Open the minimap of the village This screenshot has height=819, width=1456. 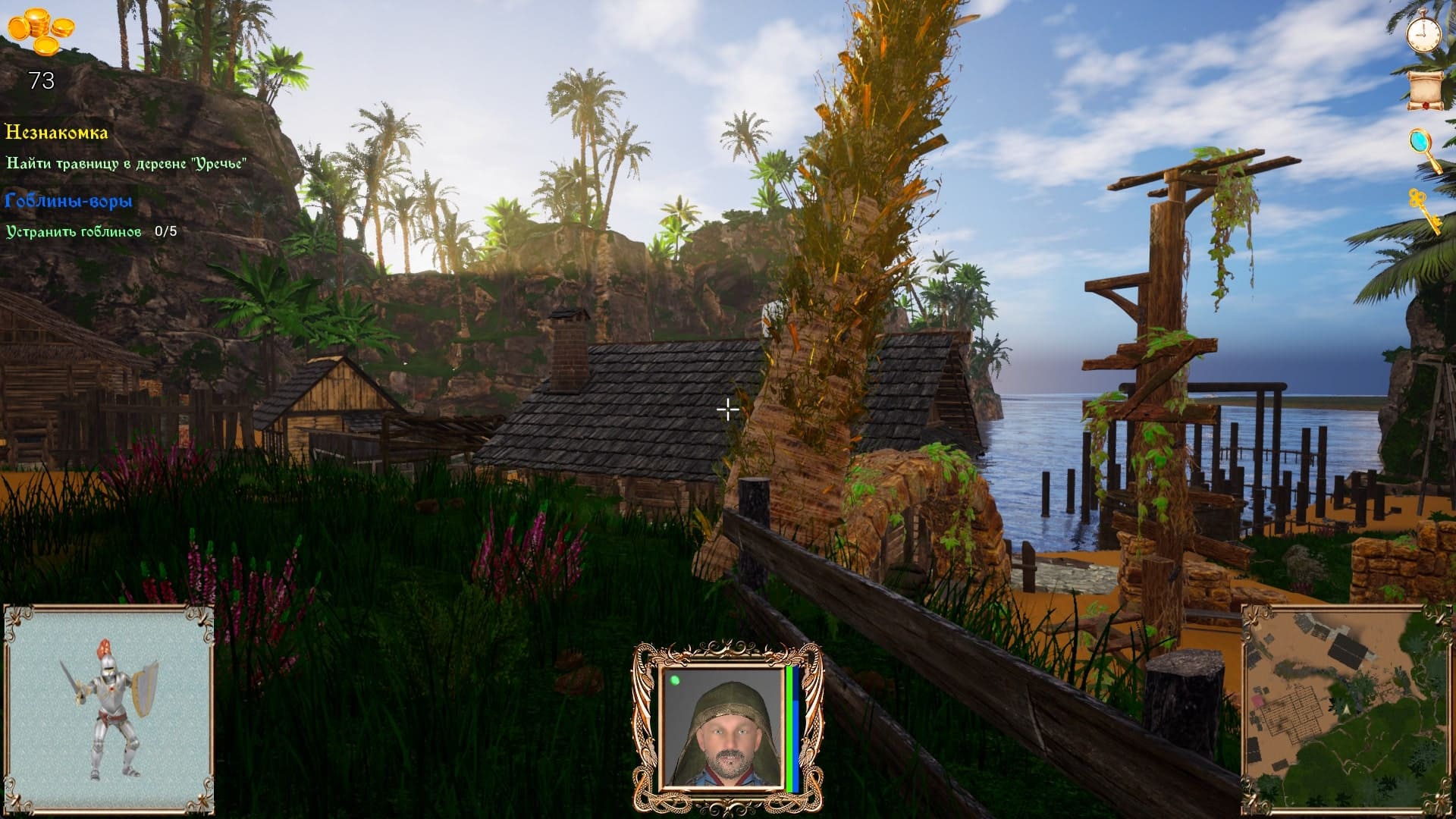pos(1337,708)
